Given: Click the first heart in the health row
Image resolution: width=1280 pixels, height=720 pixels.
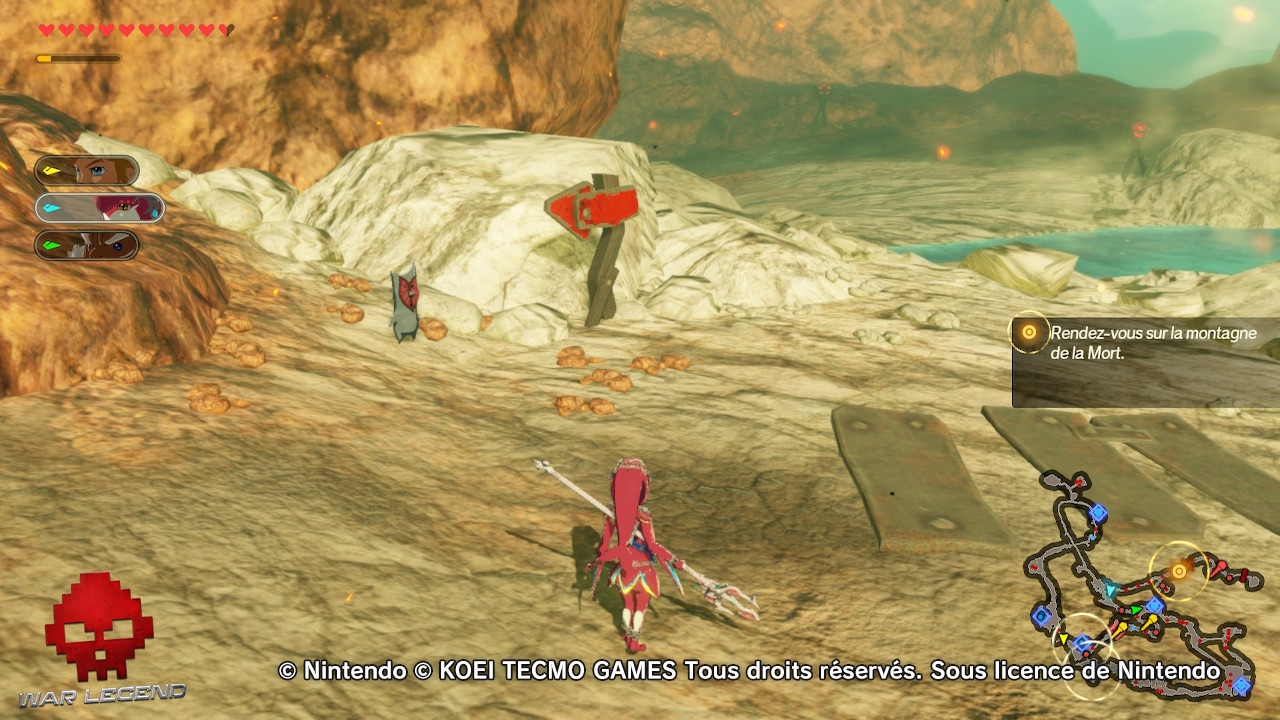Looking at the screenshot, I should coord(45,29).
